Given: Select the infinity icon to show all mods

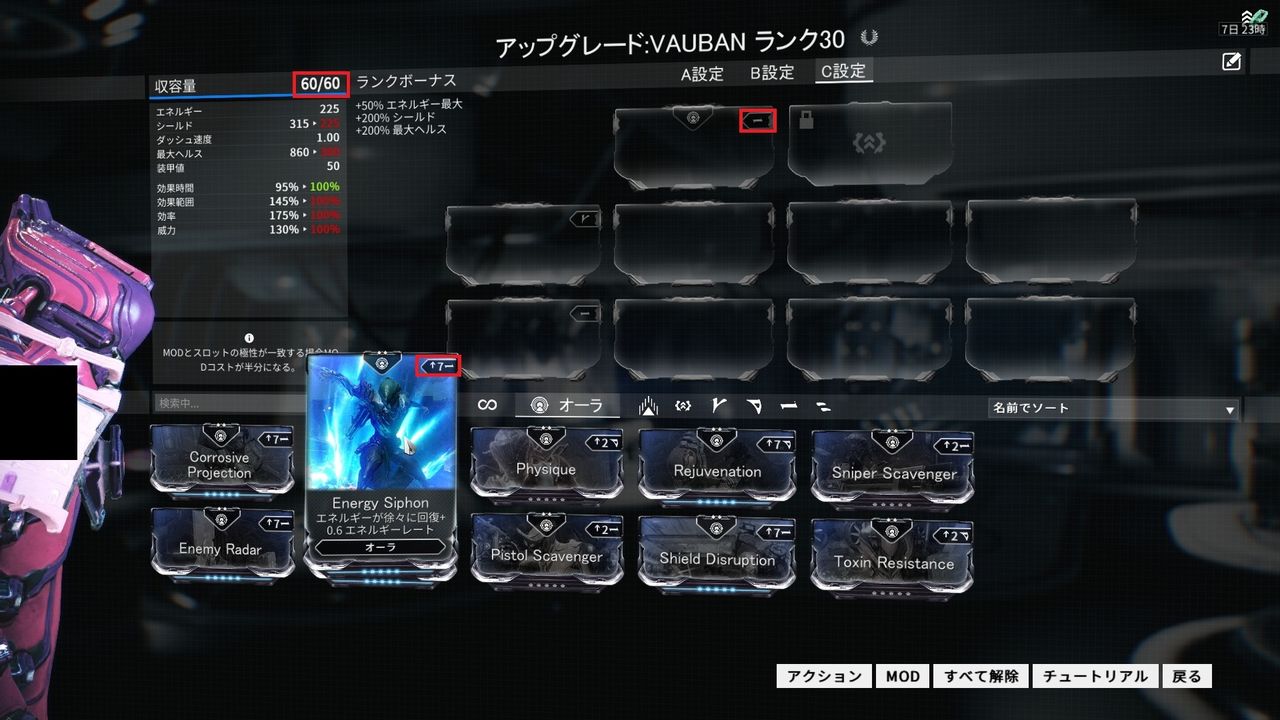Looking at the screenshot, I should 488,405.
